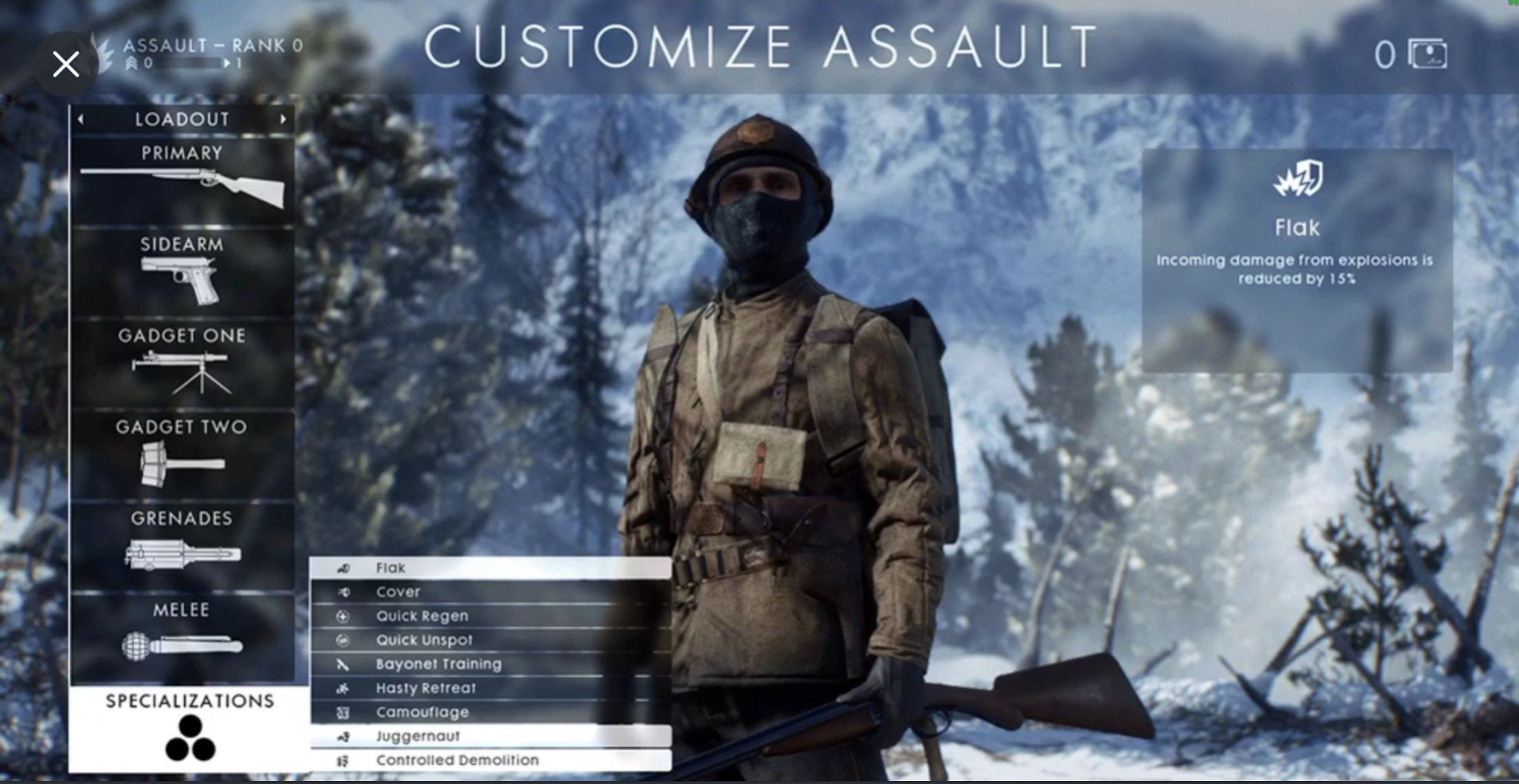Click the left arrow on the Loadout header
The width and height of the screenshot is (1519, 784).
83,119
